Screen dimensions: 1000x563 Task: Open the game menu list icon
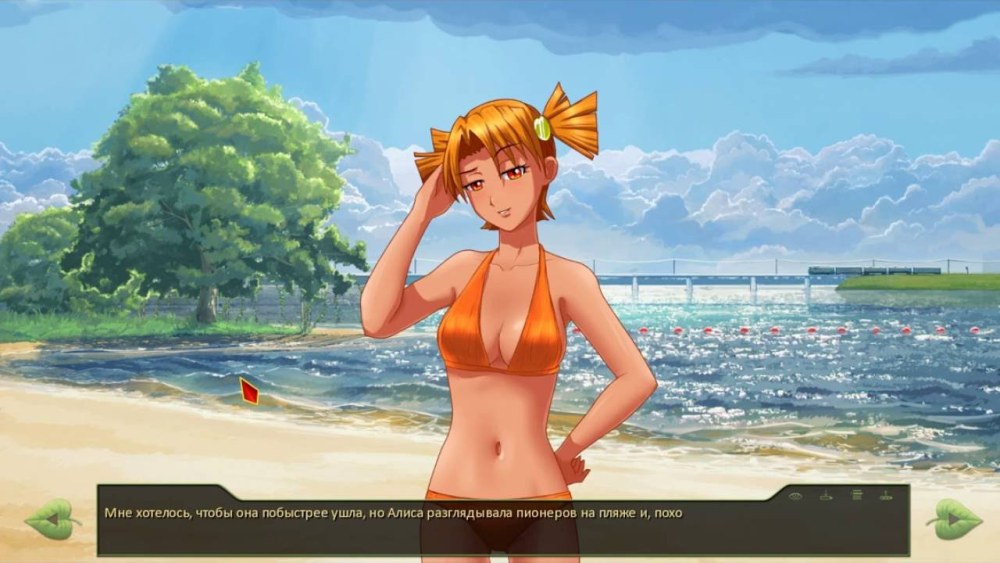(856, 495)
